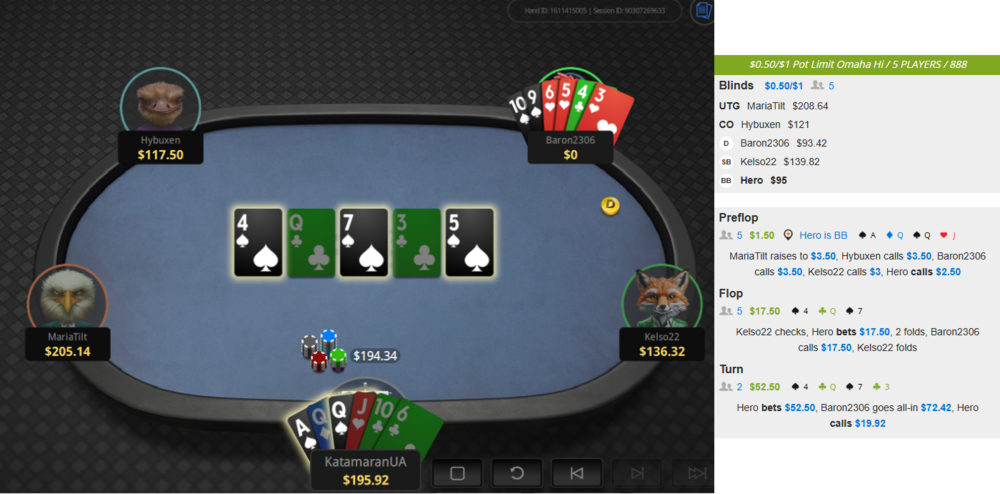
Task: Click the KatamaranUA player nameplate
Action: [363, 471]
